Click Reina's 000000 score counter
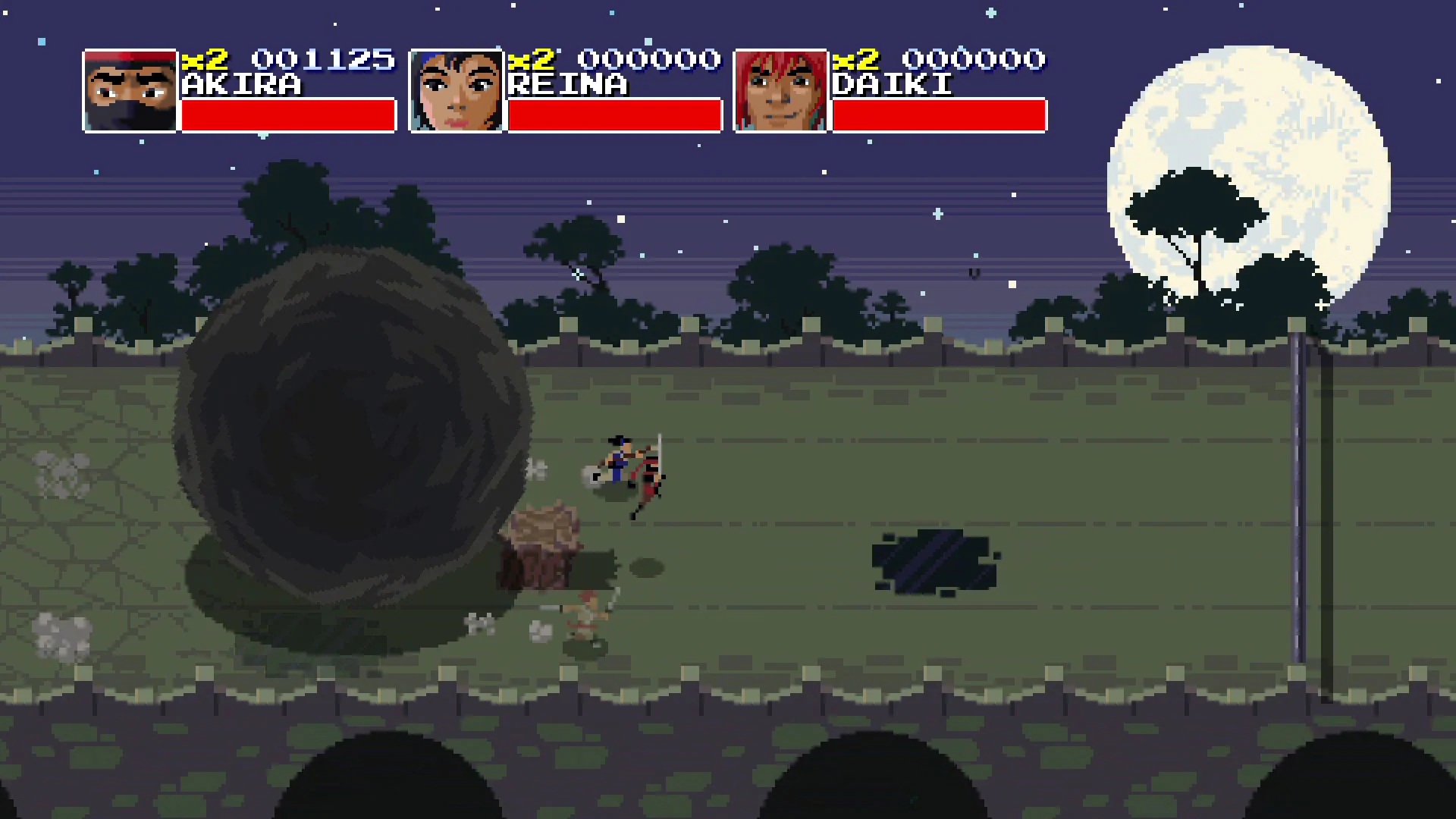The width and height of the screenshot is (1456, 819). [649, 59]
